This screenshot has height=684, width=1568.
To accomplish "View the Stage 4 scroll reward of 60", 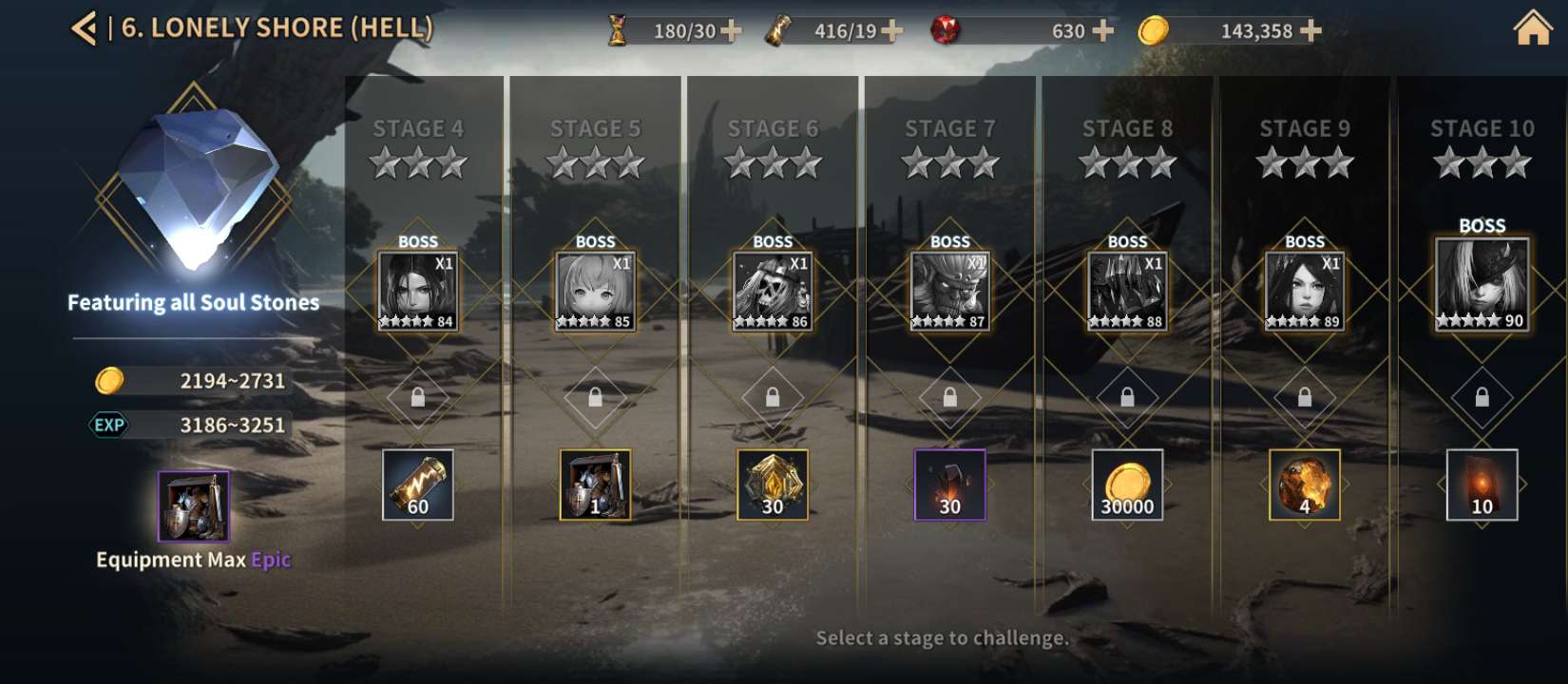I will [x=418, y=484].
